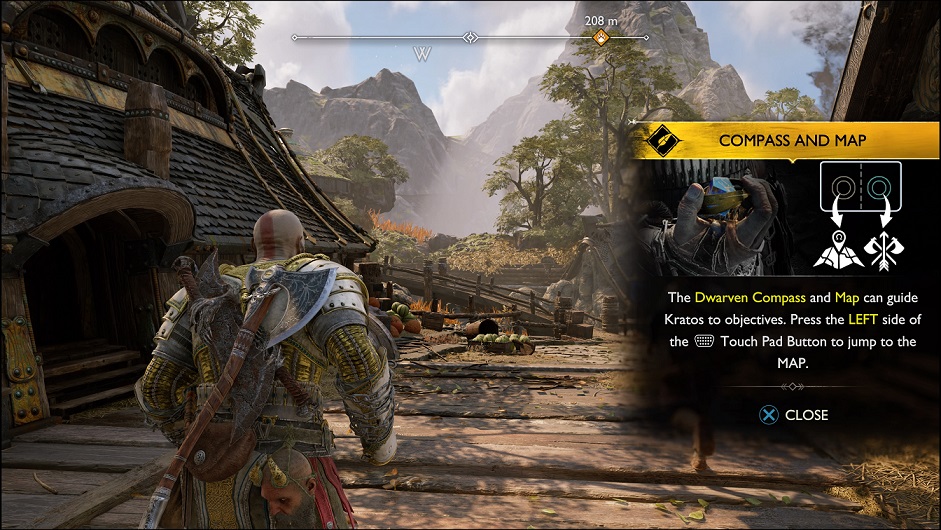The image size is (941, 530).
Task: Click the Compass and Map header emblem
Action: coord(662,141)
